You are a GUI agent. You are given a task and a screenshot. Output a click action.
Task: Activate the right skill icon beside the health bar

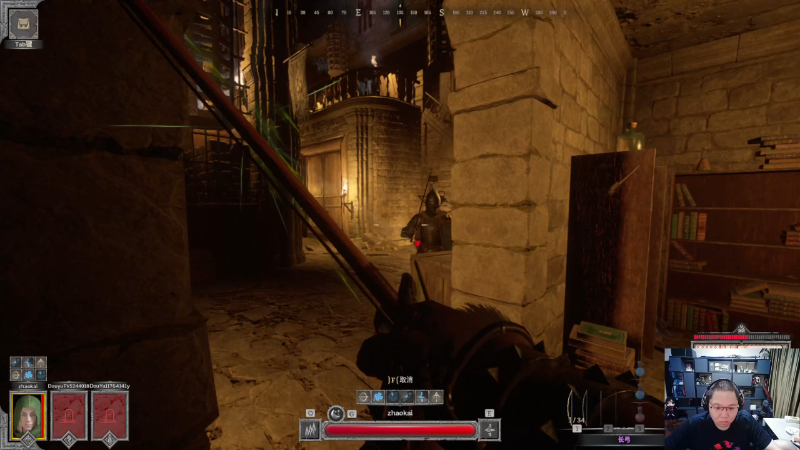click(x=489, y=430)
